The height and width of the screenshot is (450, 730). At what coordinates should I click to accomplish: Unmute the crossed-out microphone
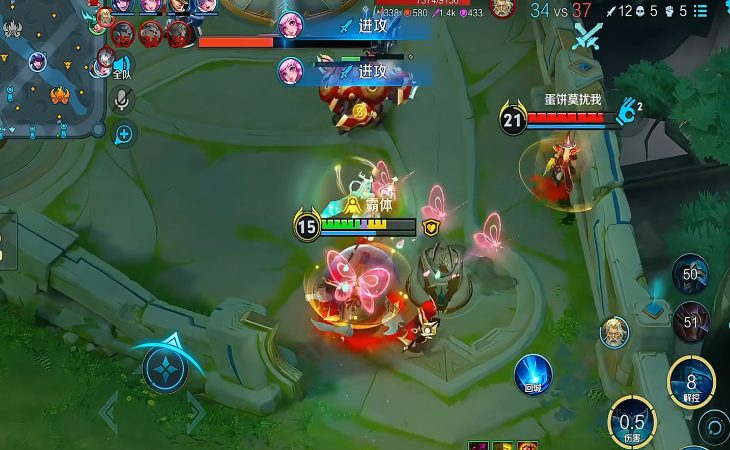click(123, 99)
